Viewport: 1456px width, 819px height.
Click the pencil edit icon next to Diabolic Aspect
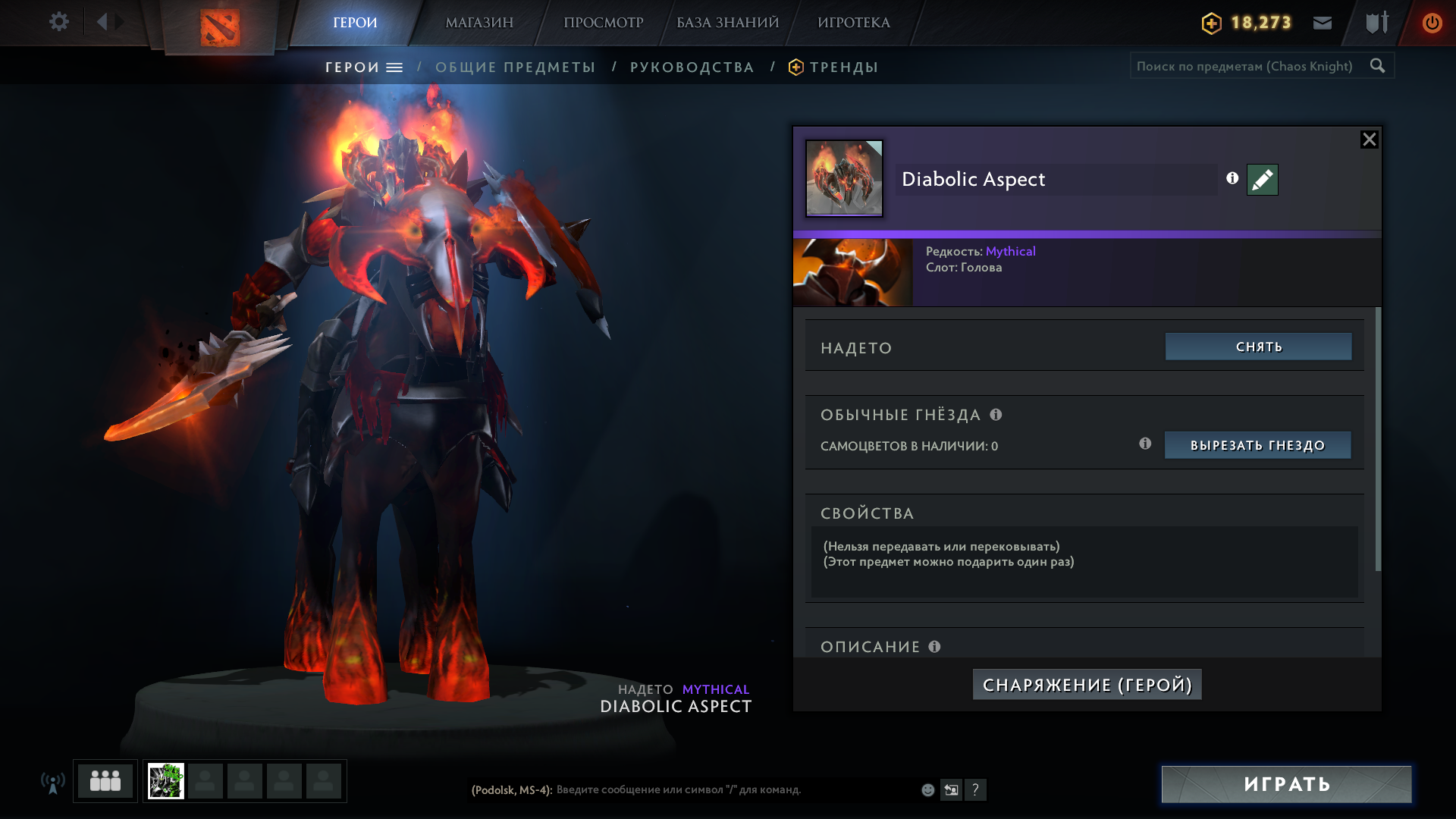(x=1261, y=180)
